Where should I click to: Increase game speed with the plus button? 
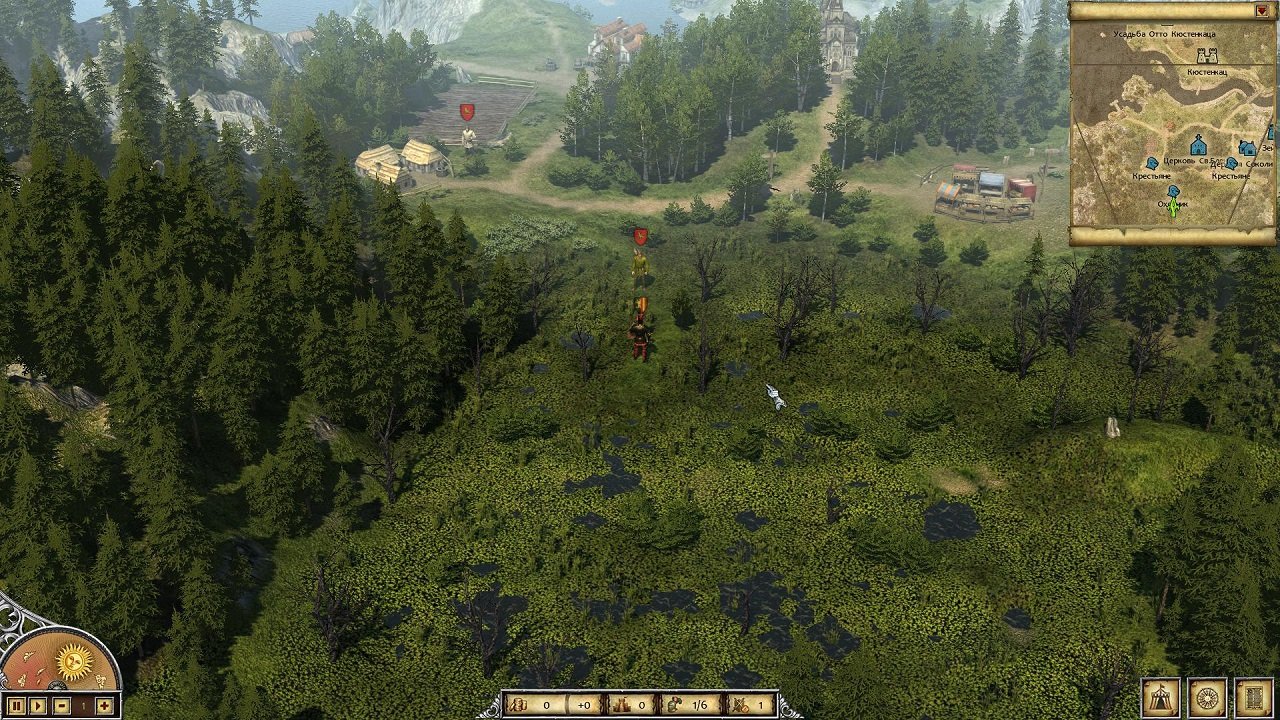point(104,706)
